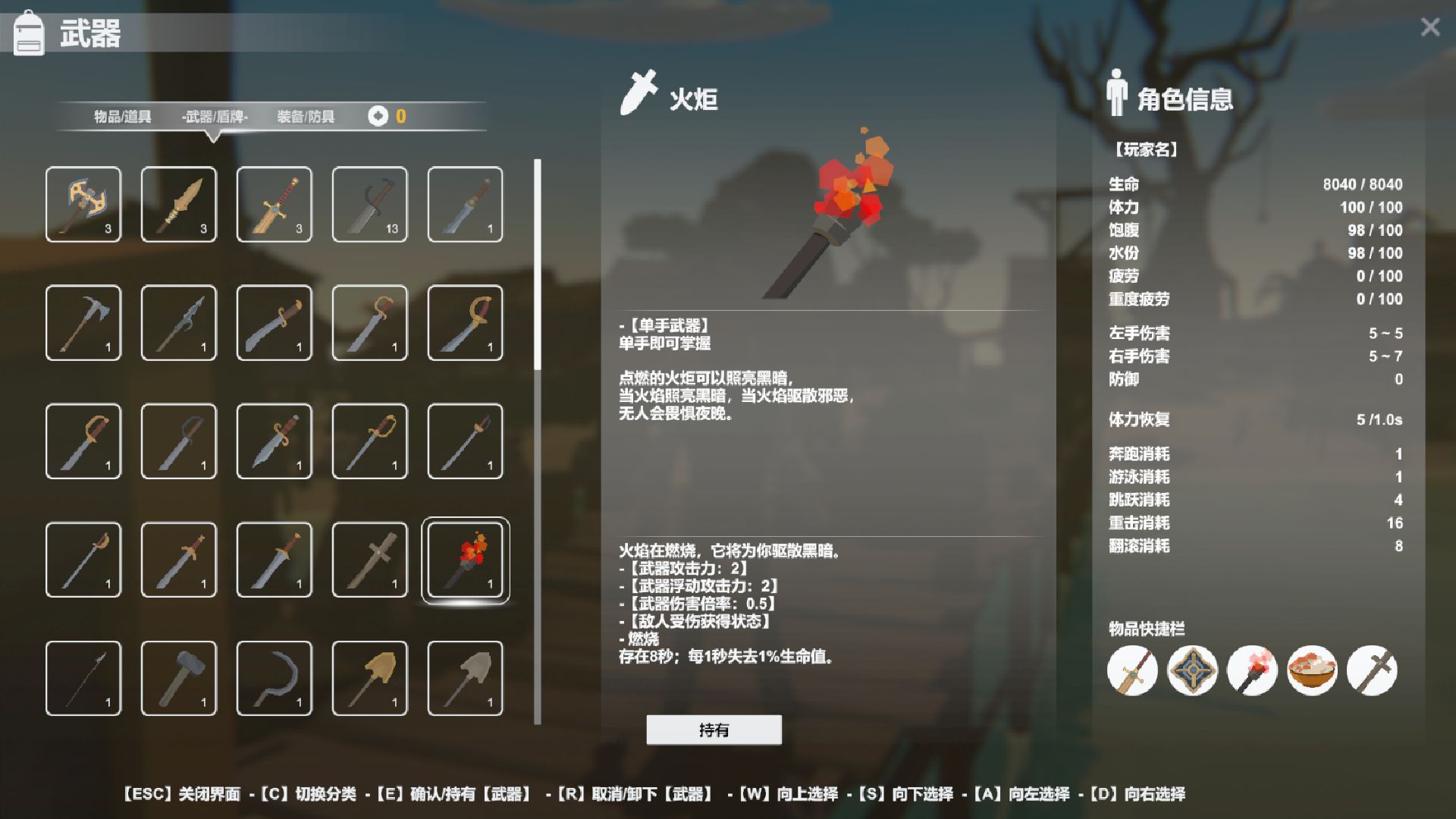Select the hammer in the bottom row
The width and height of the screenshot is (1456, 819).
point(179,677)
